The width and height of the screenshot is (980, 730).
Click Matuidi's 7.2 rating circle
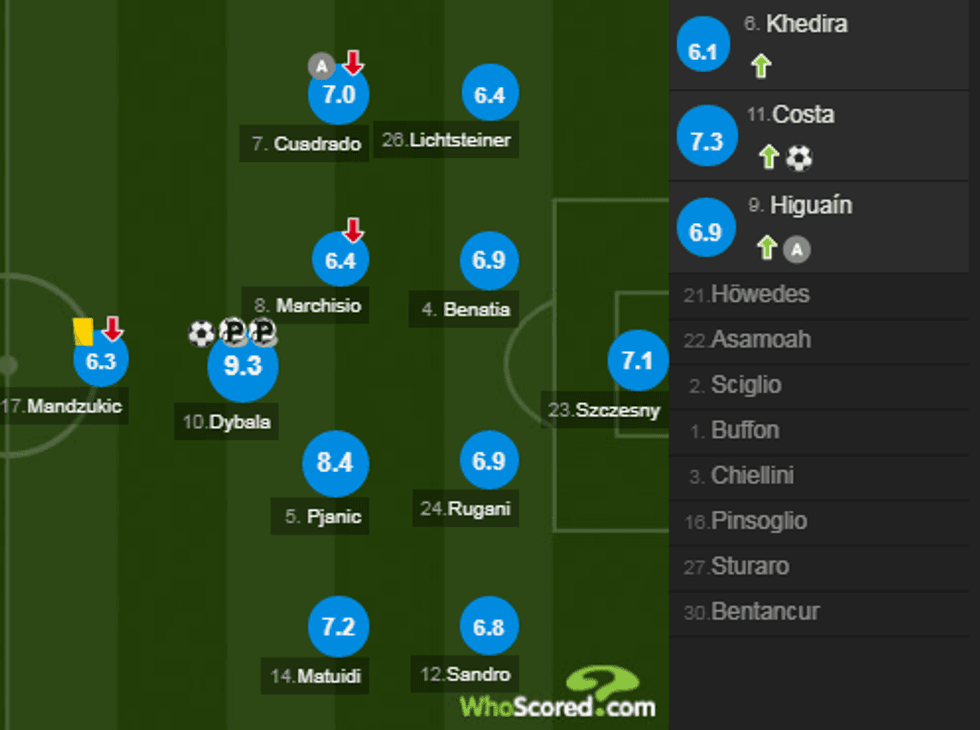click(x=338, y=627)
